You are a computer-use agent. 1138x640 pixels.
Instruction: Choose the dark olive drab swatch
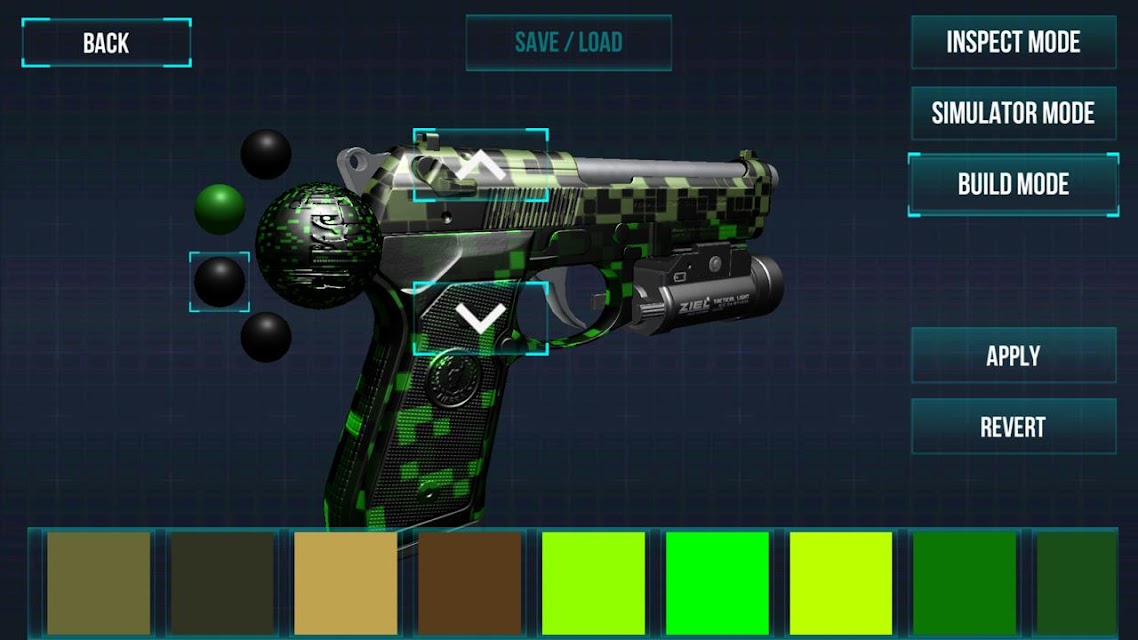pos(222,583)
